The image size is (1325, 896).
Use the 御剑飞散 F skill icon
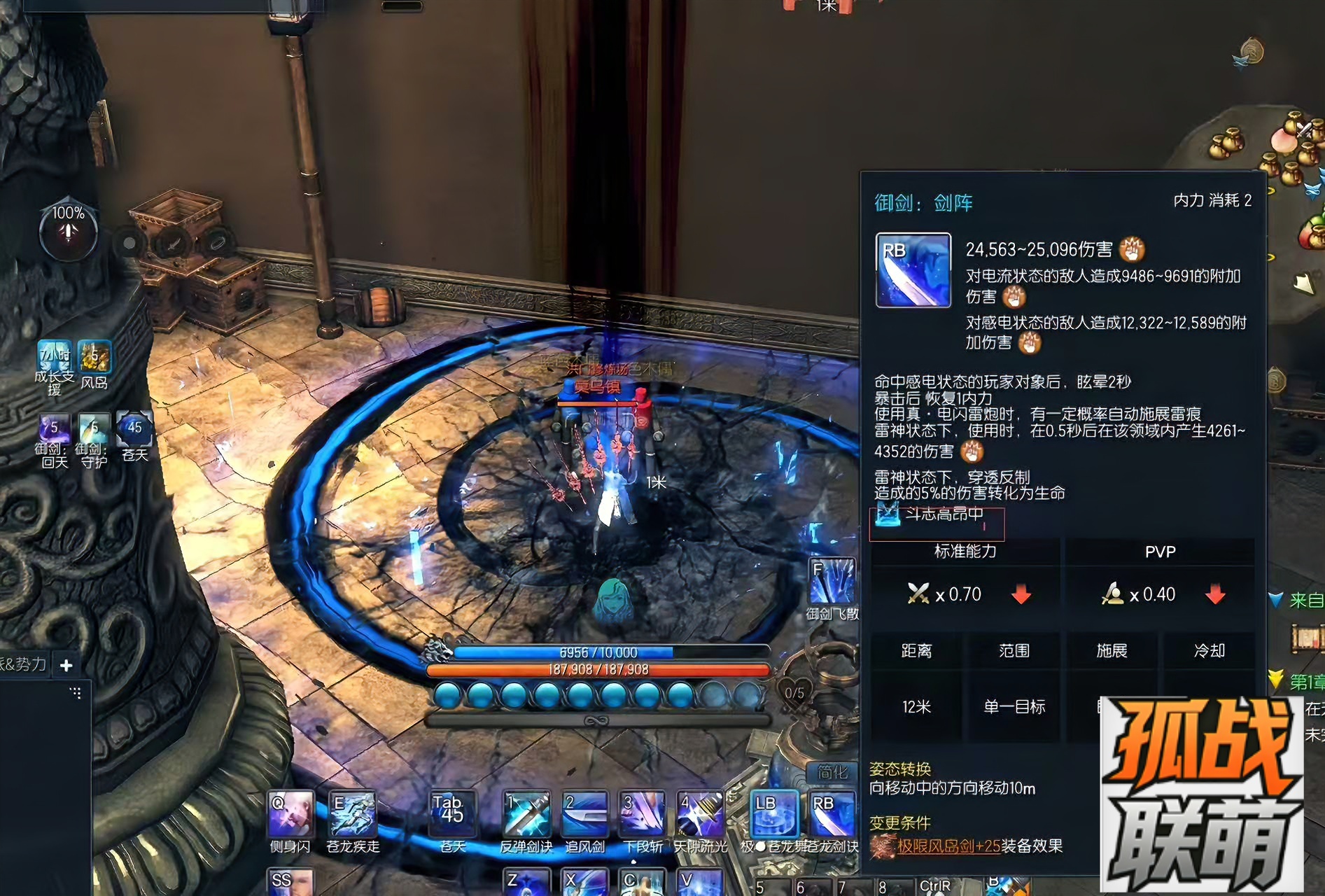tap(832, 580)
